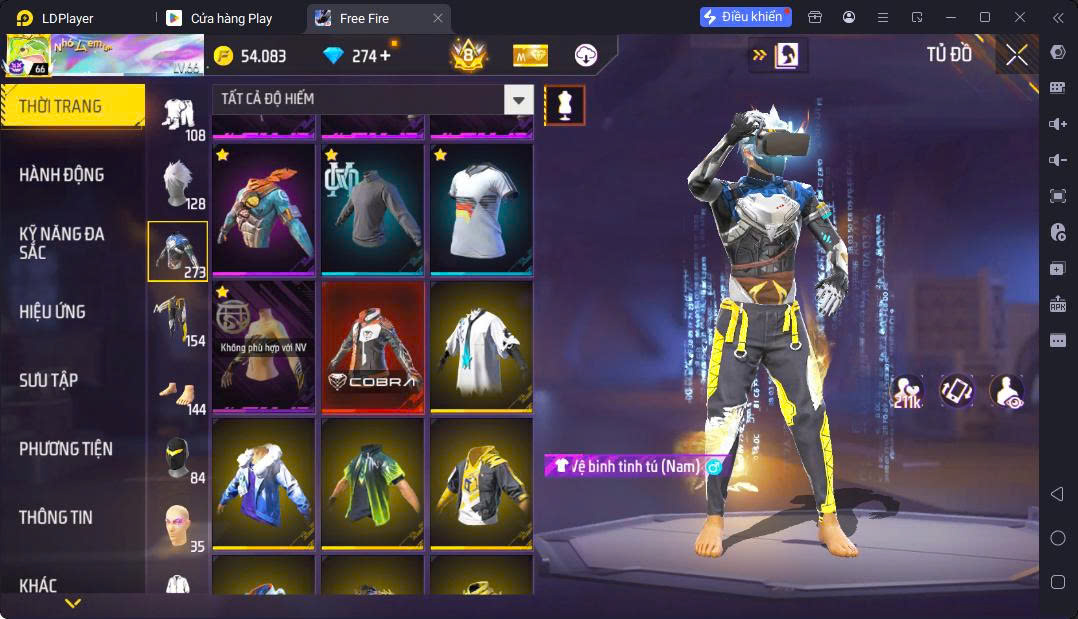The height and width of the screenshot is (619, 1078).
Task: Select the red COBRA jacket
Action: pyautogui.click(x=371, y=345)
